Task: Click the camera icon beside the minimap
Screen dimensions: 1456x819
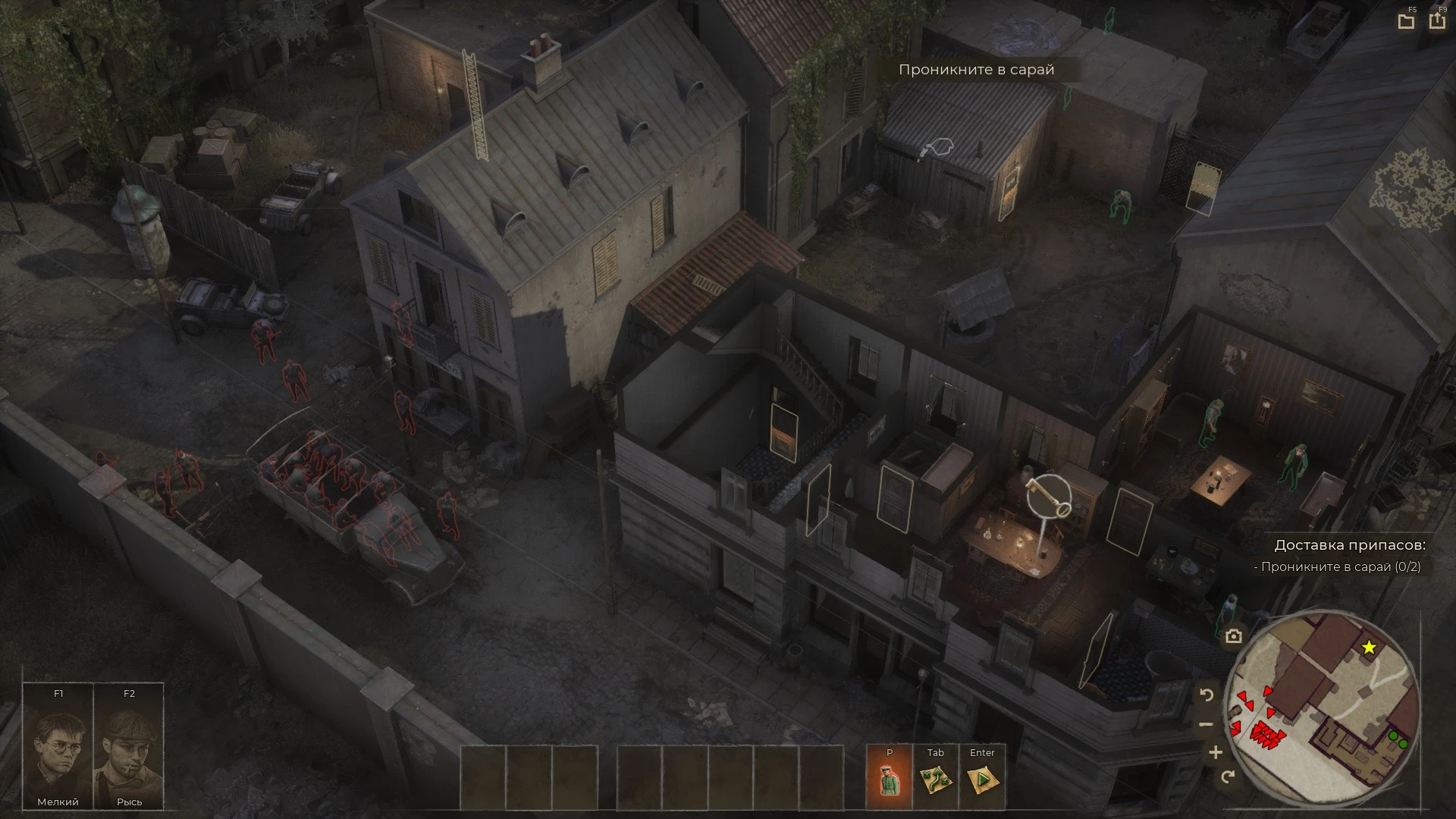Action: point(1234,636)
